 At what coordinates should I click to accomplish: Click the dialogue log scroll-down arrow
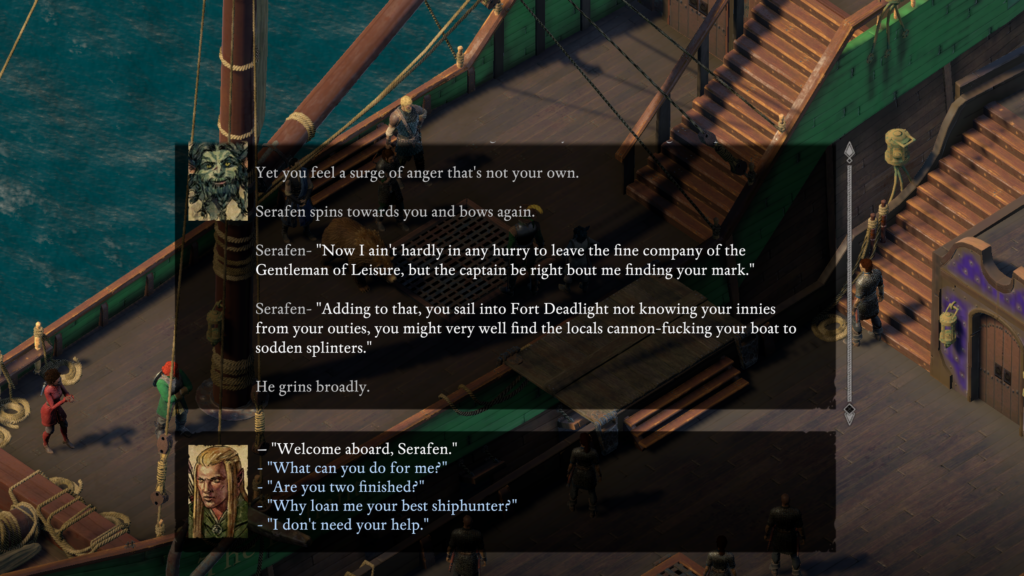(x=849, y=411)
